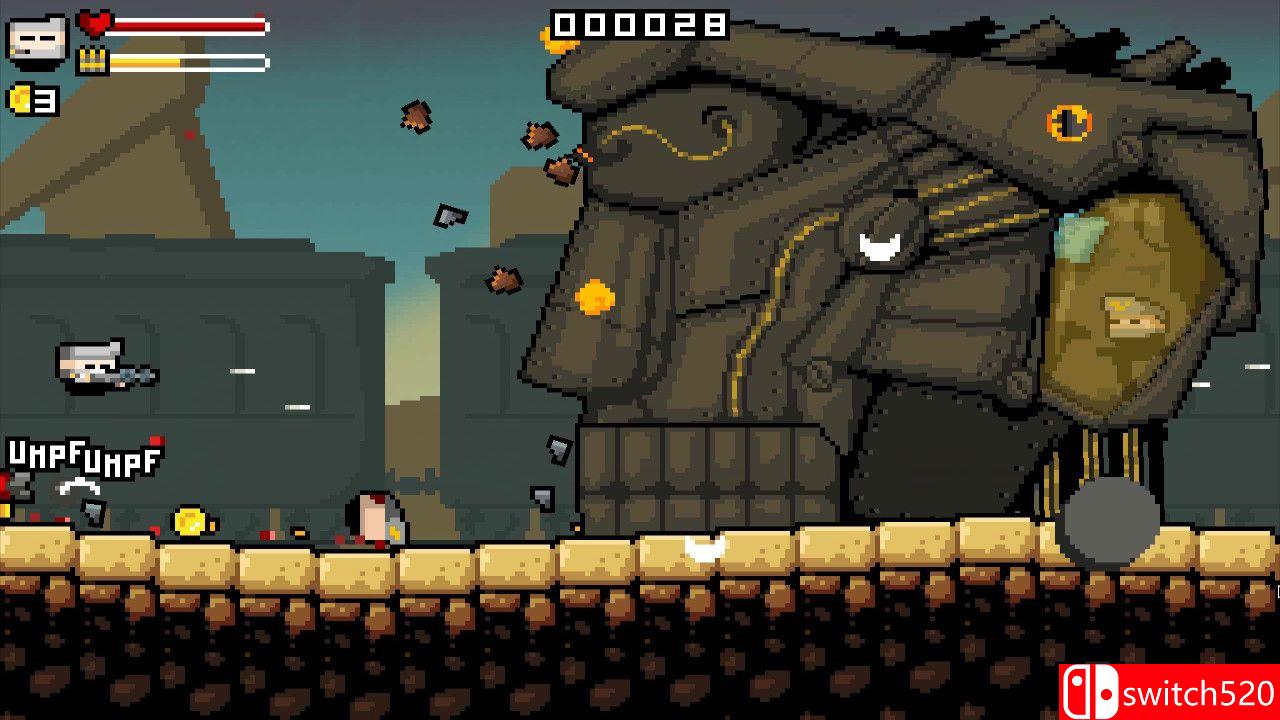Click the gold coin counter icon
1280x720 pixels.
(x=19, y=100)
